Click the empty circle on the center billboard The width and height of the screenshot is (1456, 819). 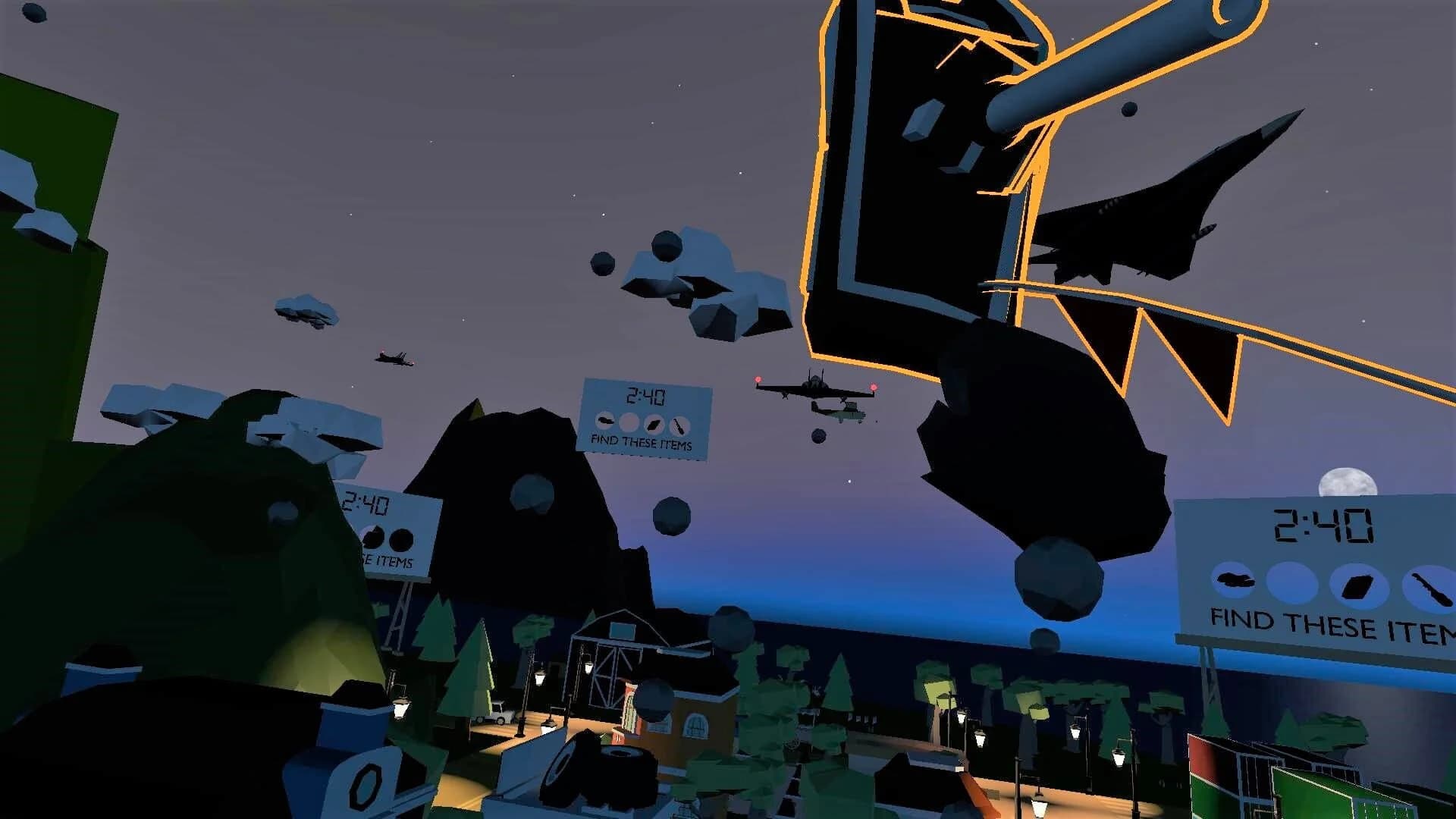(x=629, y=422)
